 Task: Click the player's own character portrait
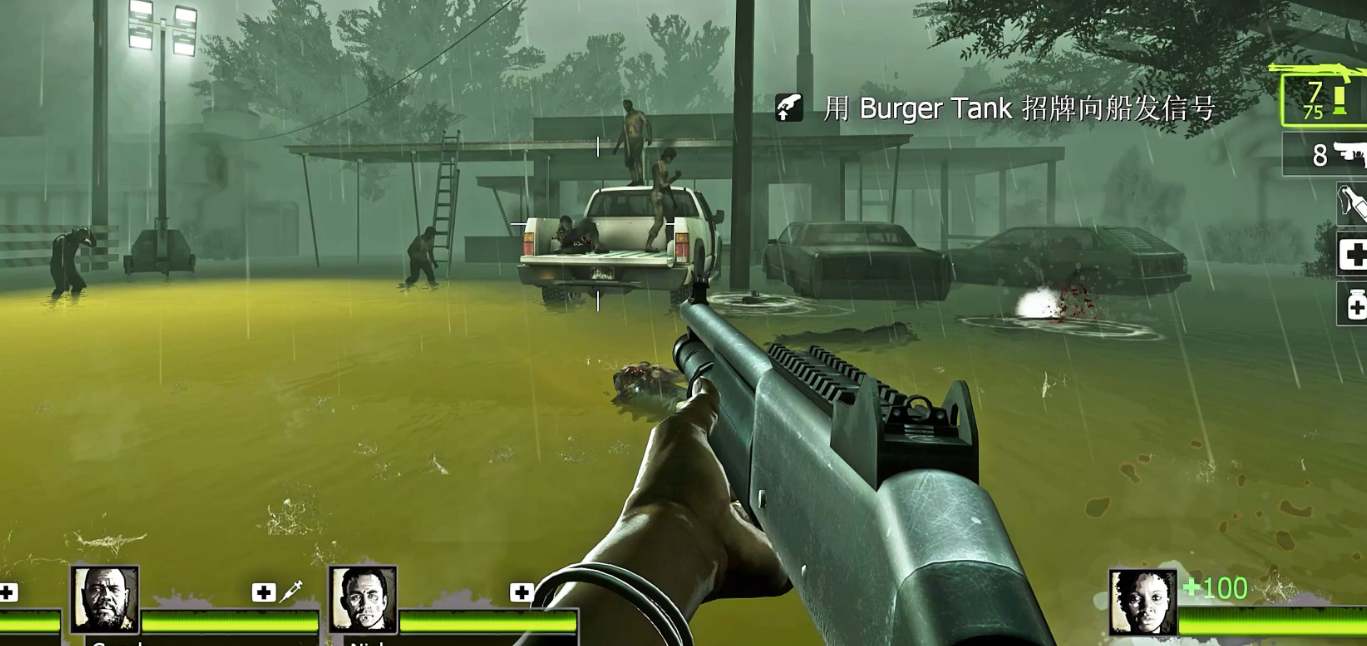1142,601
